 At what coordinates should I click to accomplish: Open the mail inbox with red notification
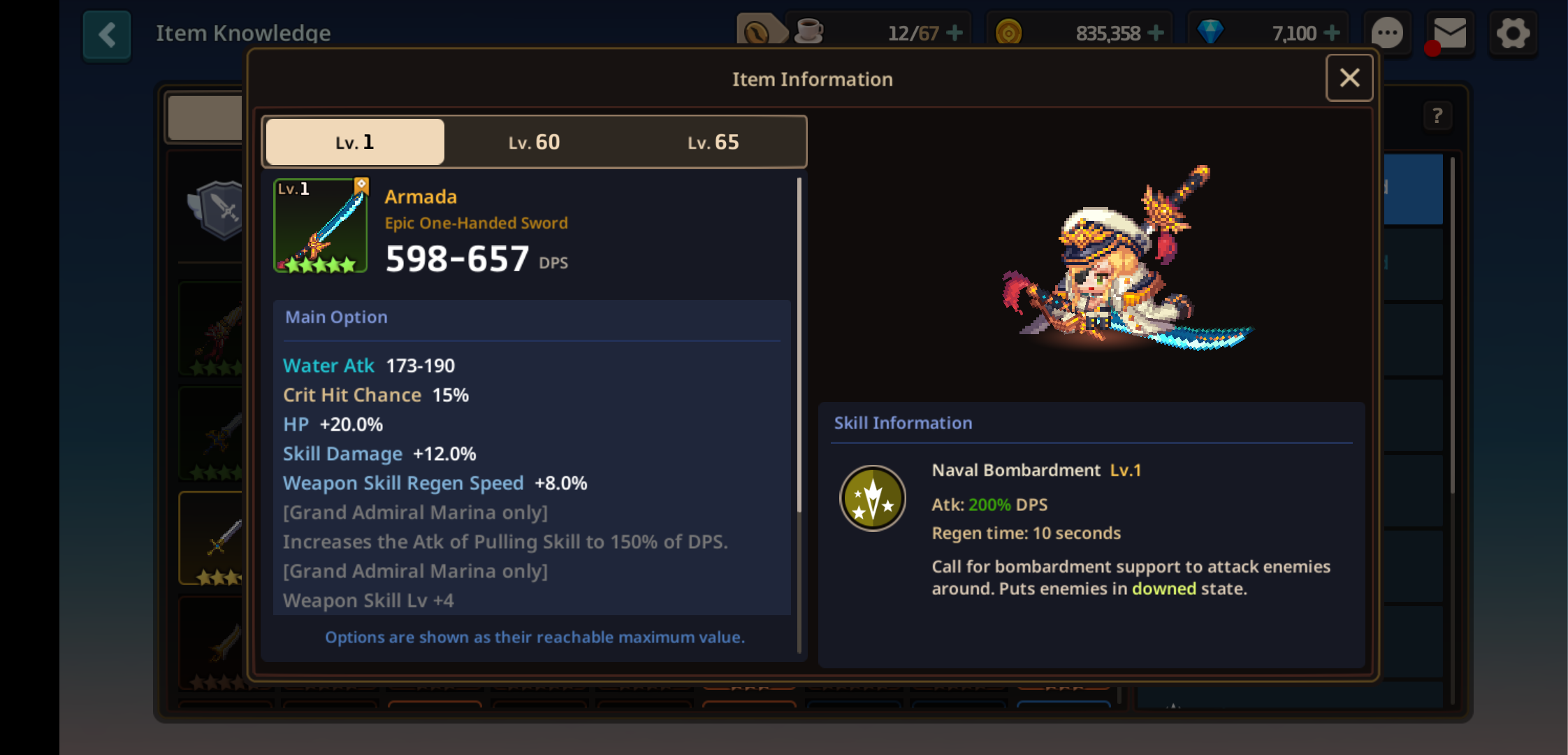pyautogui.click(x=1449, y=31)
